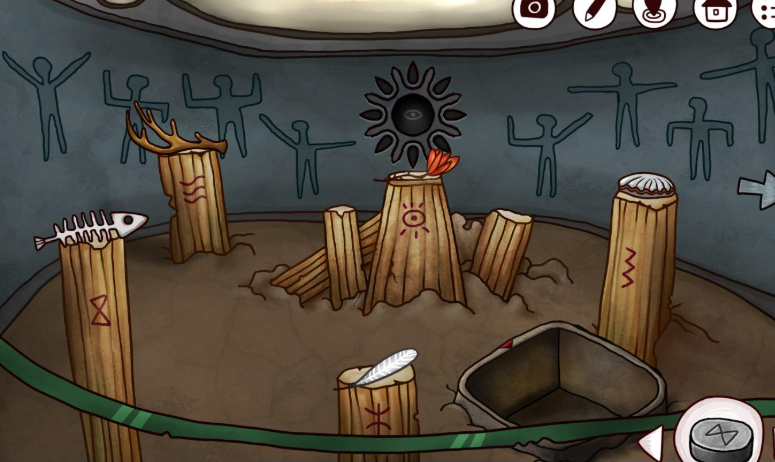The height and width of the screenshot is (462, 775).
Task: Open the map pin hint icon
Action: click(654, 9)
